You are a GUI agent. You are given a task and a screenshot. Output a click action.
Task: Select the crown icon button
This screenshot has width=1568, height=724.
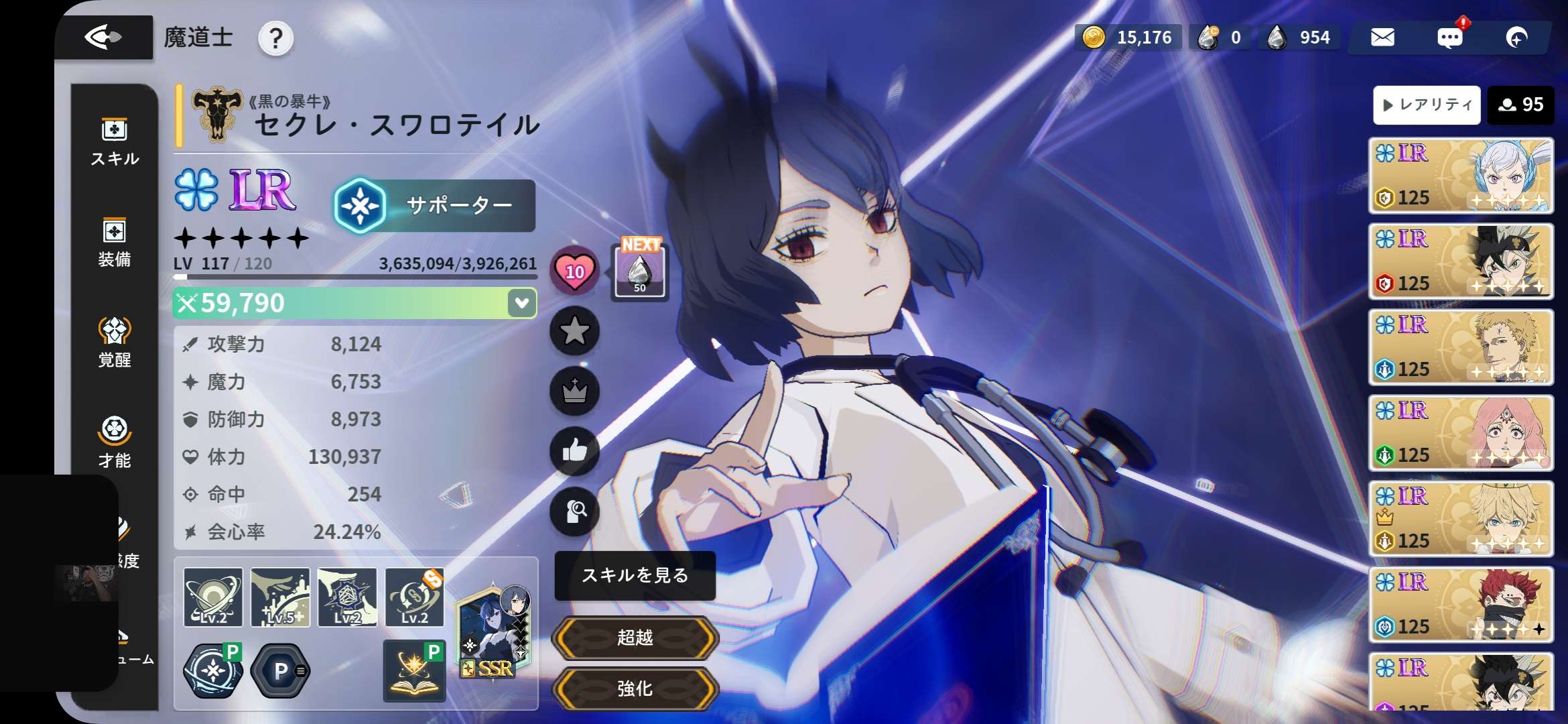pyautogui.click(x=574, y=391)
